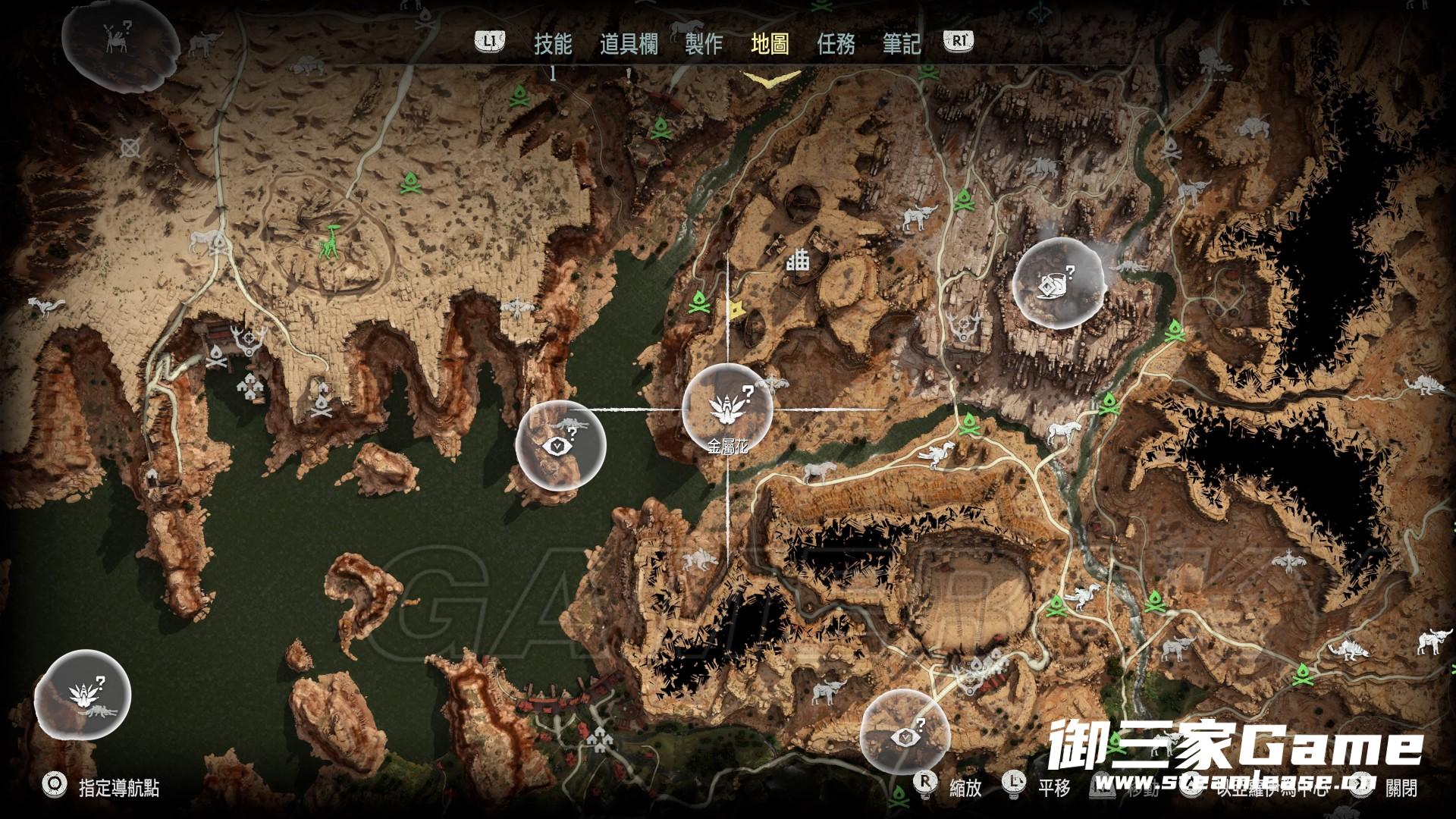The image size is (1456, 819).
Task: Open the 筆記 notebook tab
Action: (902, 44)
